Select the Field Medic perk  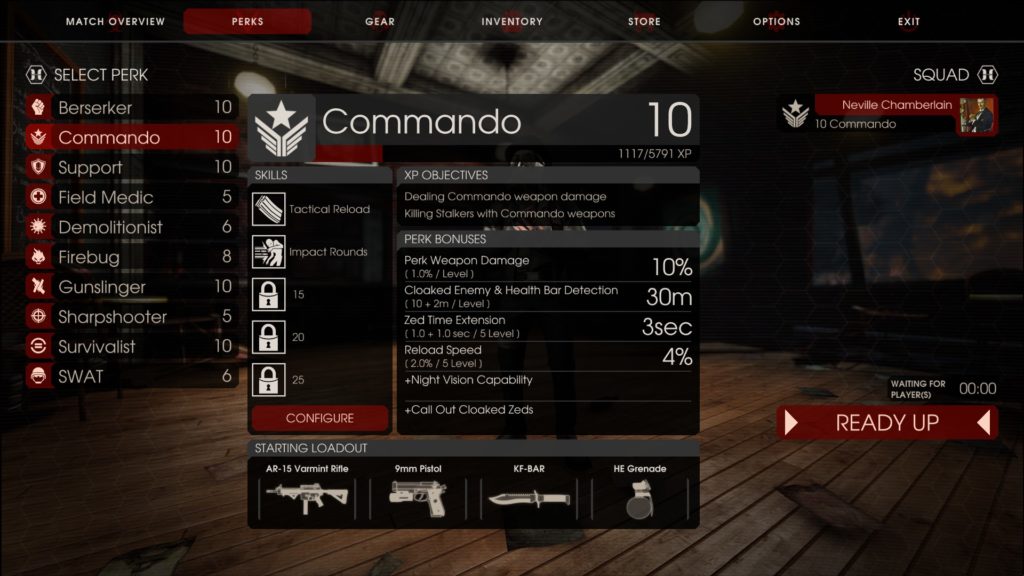(131, 198)
